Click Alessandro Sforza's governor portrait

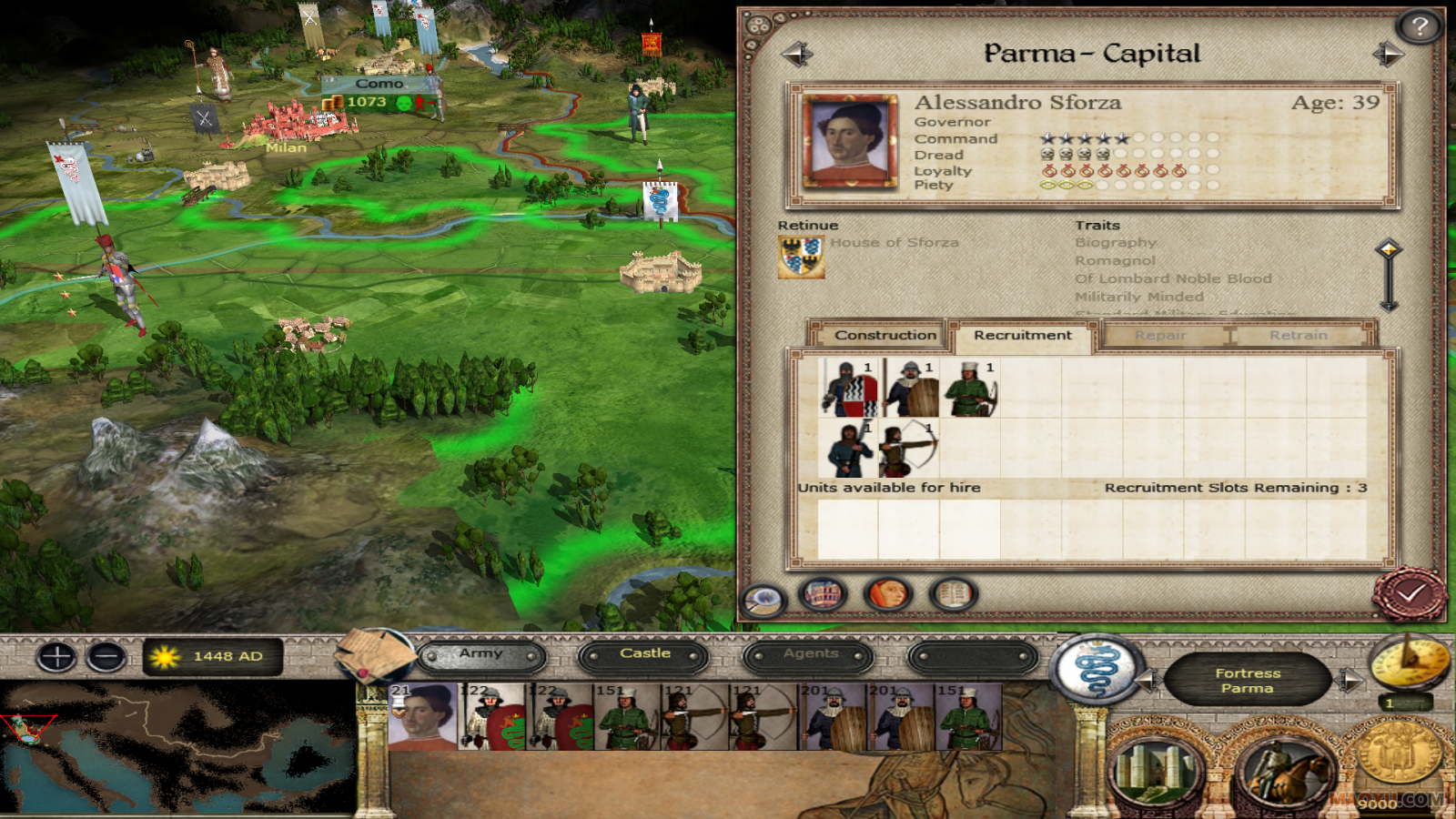click(x=850, y=142)
